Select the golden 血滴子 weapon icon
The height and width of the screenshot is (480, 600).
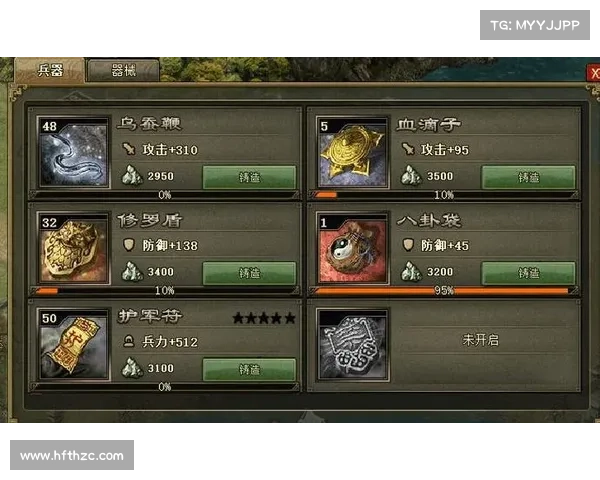tap(352, 154)
